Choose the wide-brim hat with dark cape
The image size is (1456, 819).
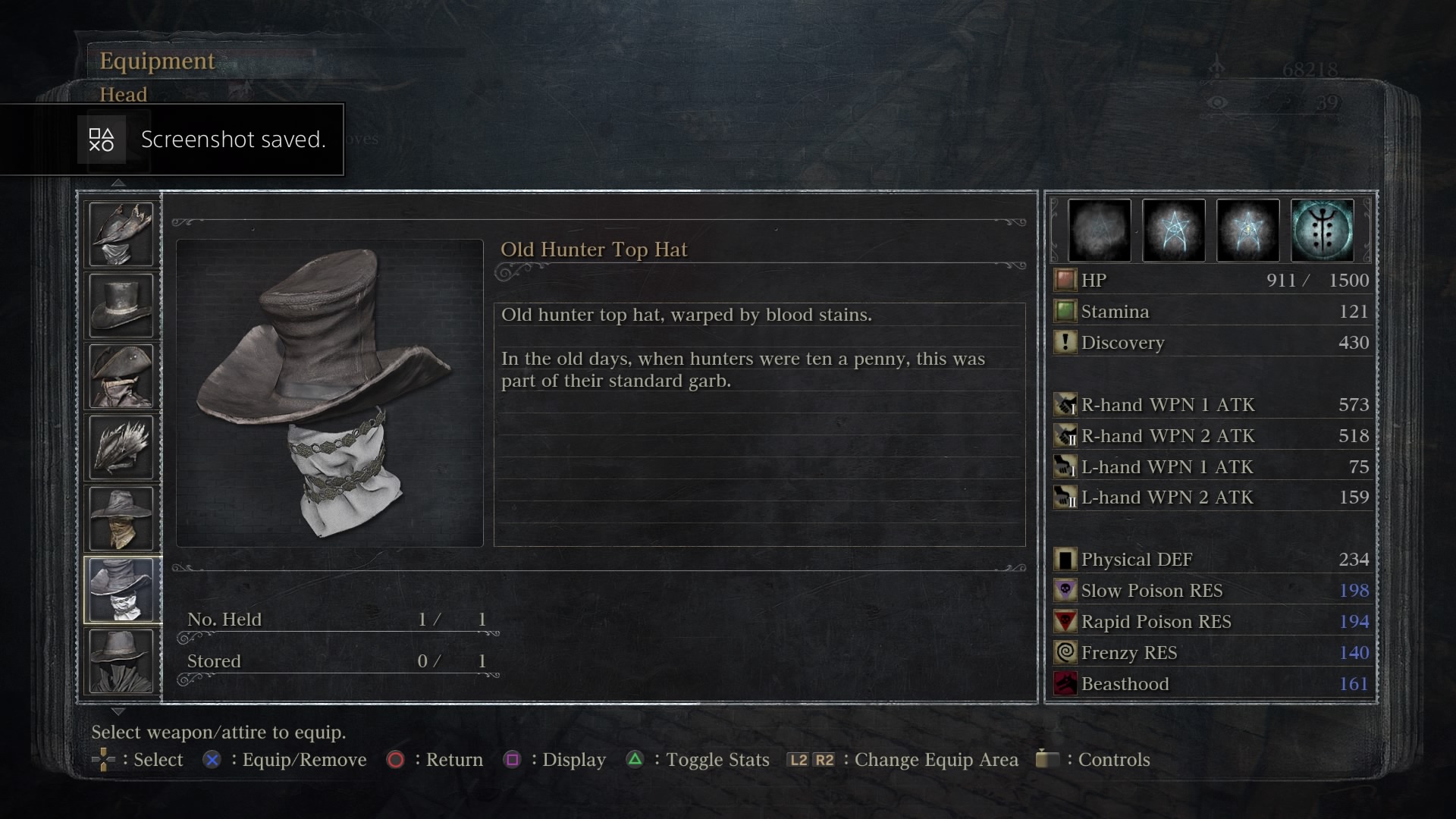[121, 661]
